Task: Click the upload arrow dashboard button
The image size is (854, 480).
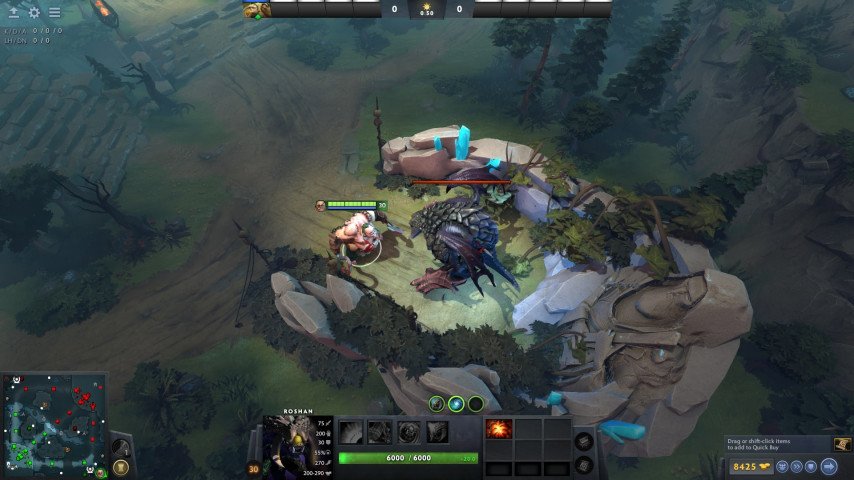Action: tap(14, 13)
